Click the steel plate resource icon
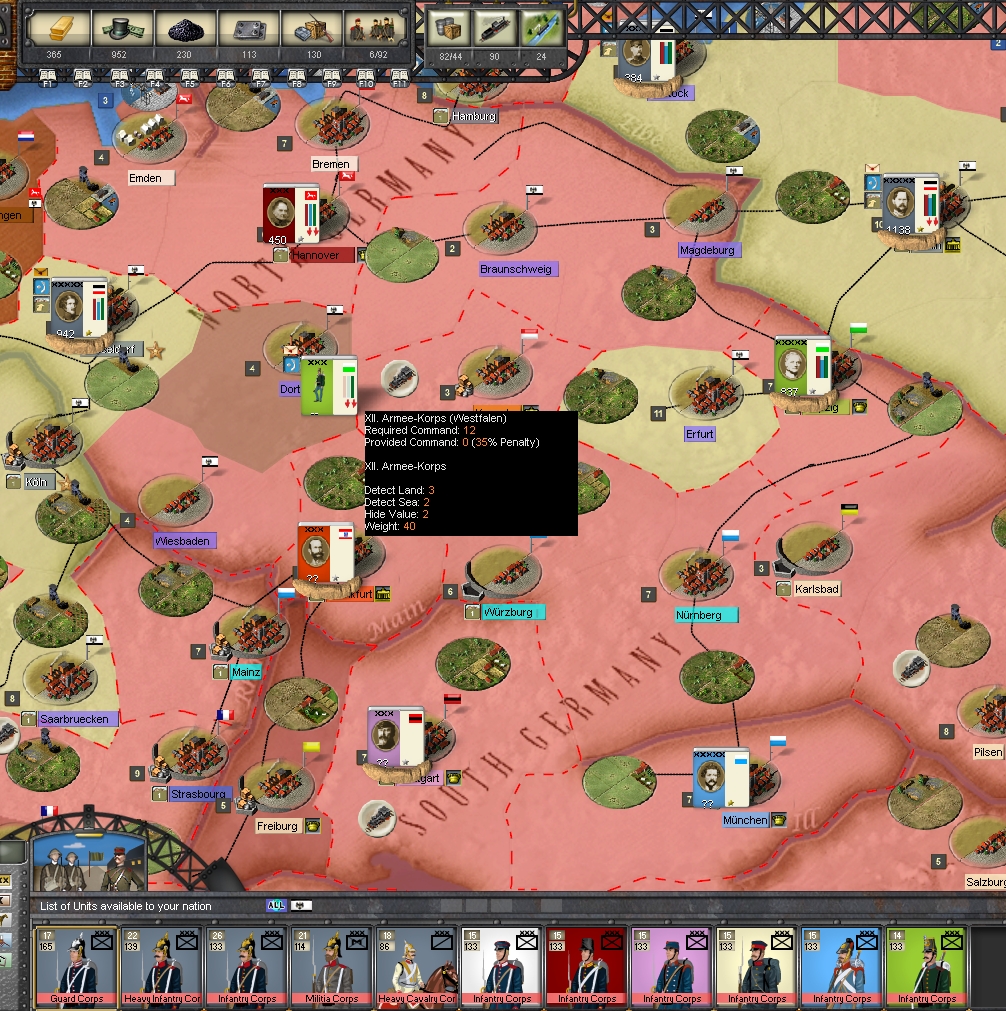Screen dimensions: 1006x1011 pos(249,29)
